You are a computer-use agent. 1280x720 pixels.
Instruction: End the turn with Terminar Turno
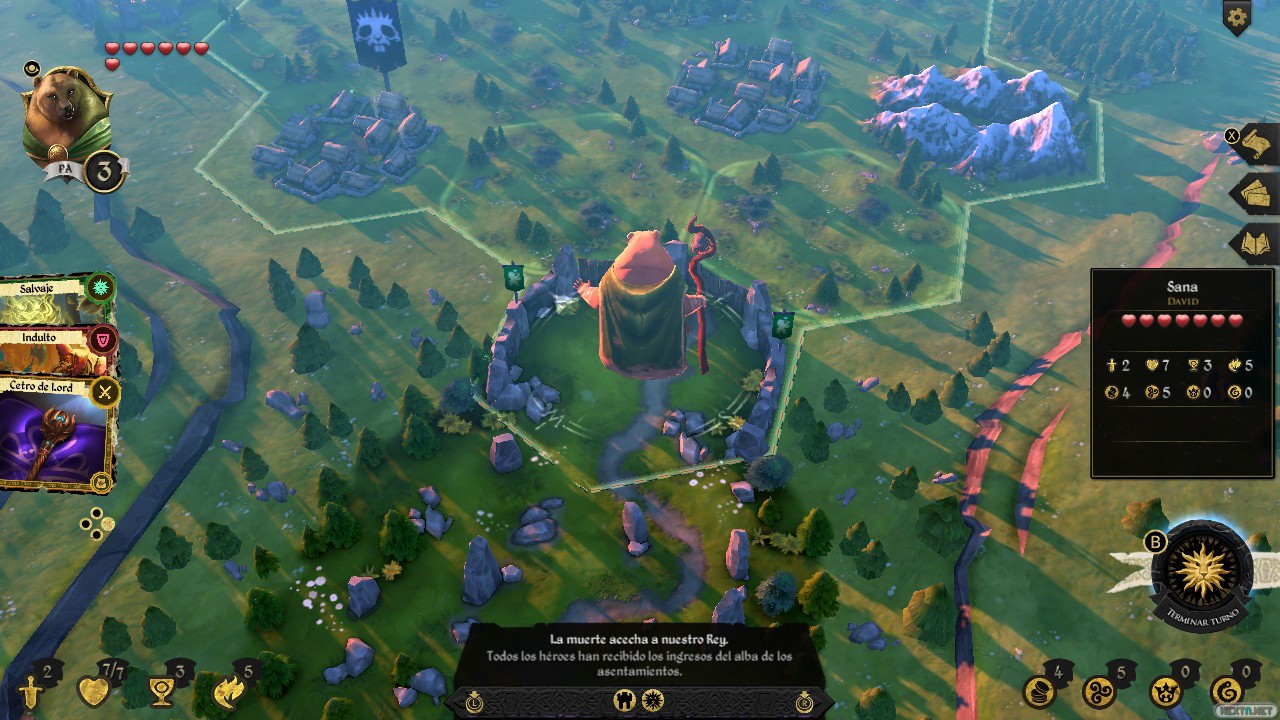coord(1202,575)
